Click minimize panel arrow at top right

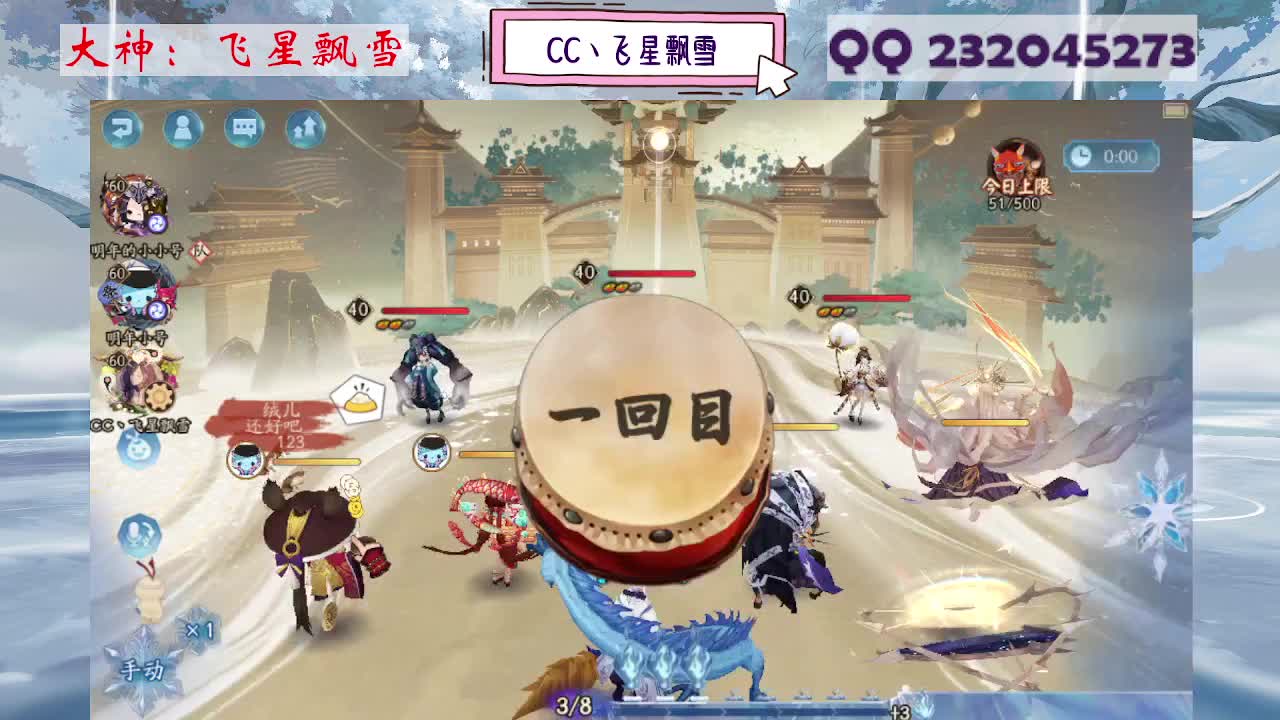(1174, 108)
